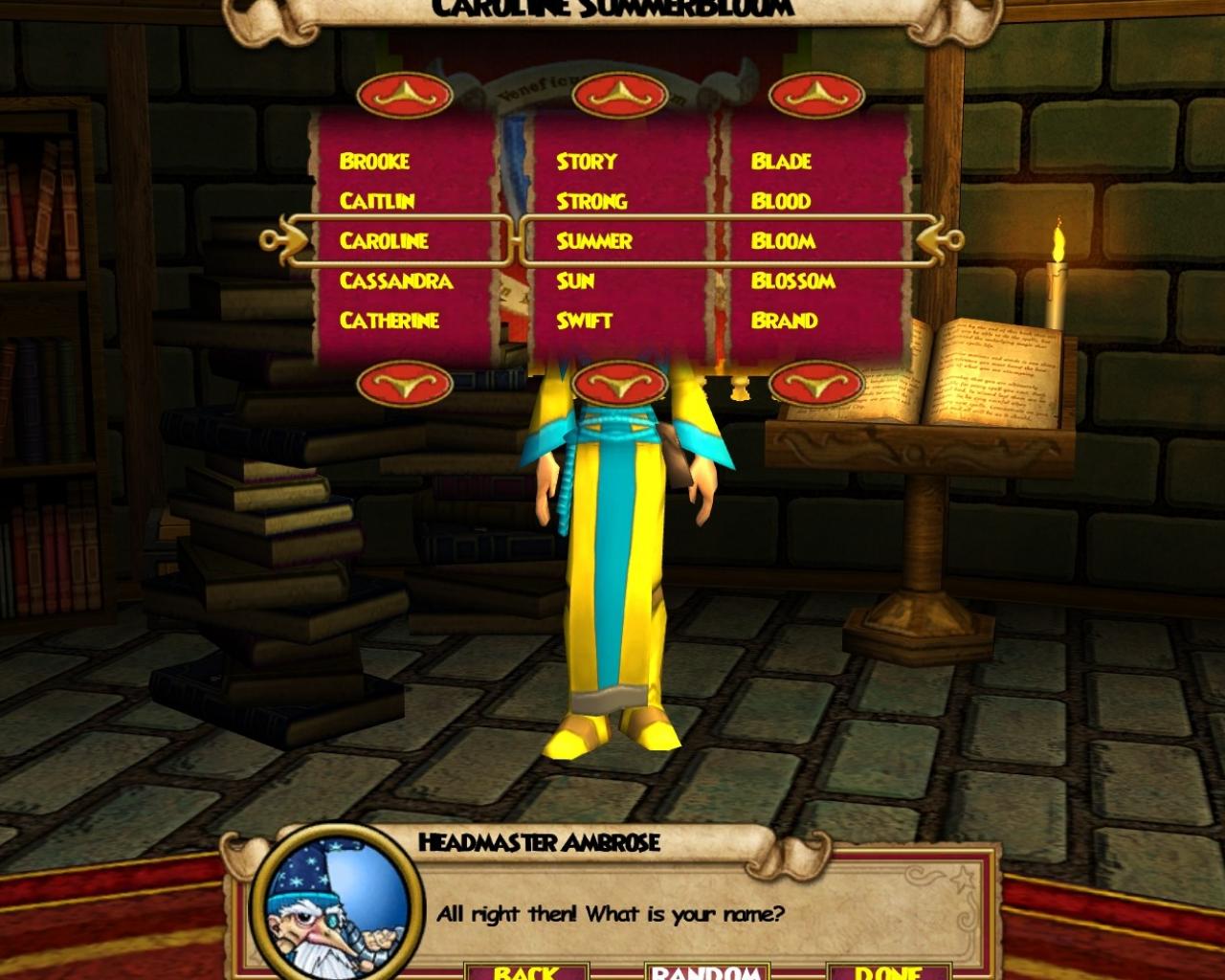This screenshot has height=980, width=1225.
Task: Pick "Catherine" in the first column
Action: (389, 321)
